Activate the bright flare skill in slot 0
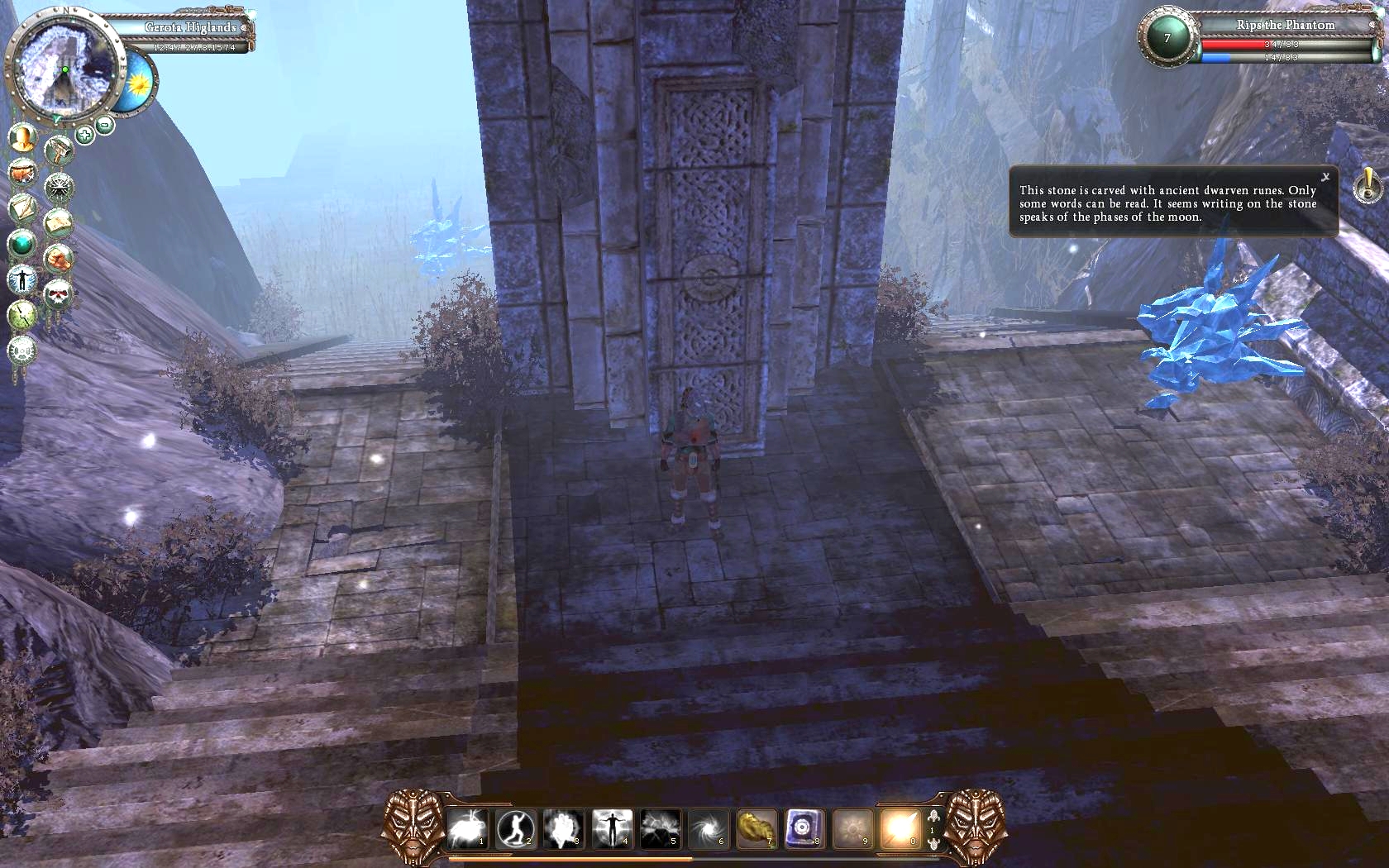This screenshot has width=1389, height=868. coord(900,827)
